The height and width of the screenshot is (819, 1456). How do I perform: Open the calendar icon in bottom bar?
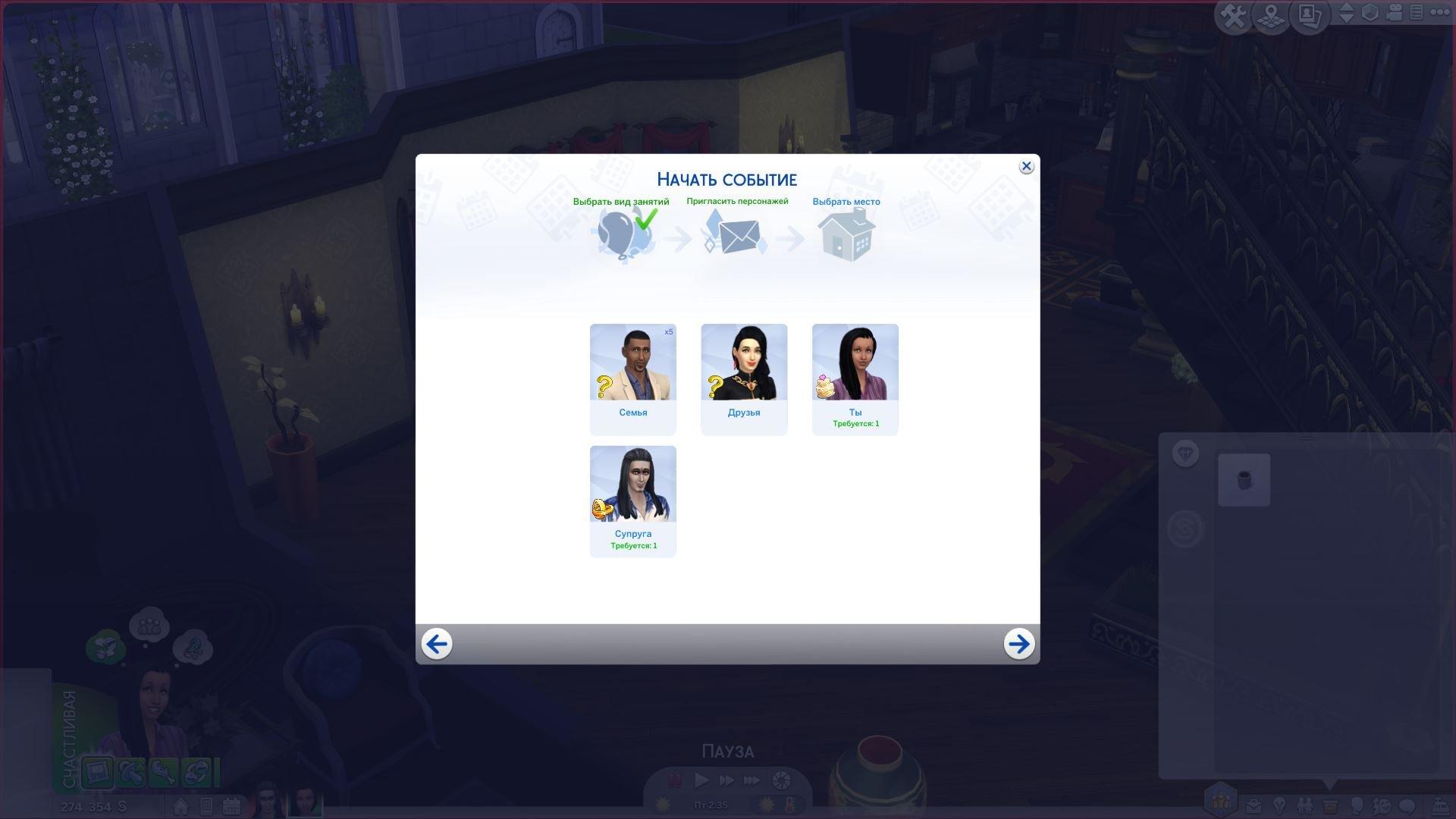click(231, 806)
